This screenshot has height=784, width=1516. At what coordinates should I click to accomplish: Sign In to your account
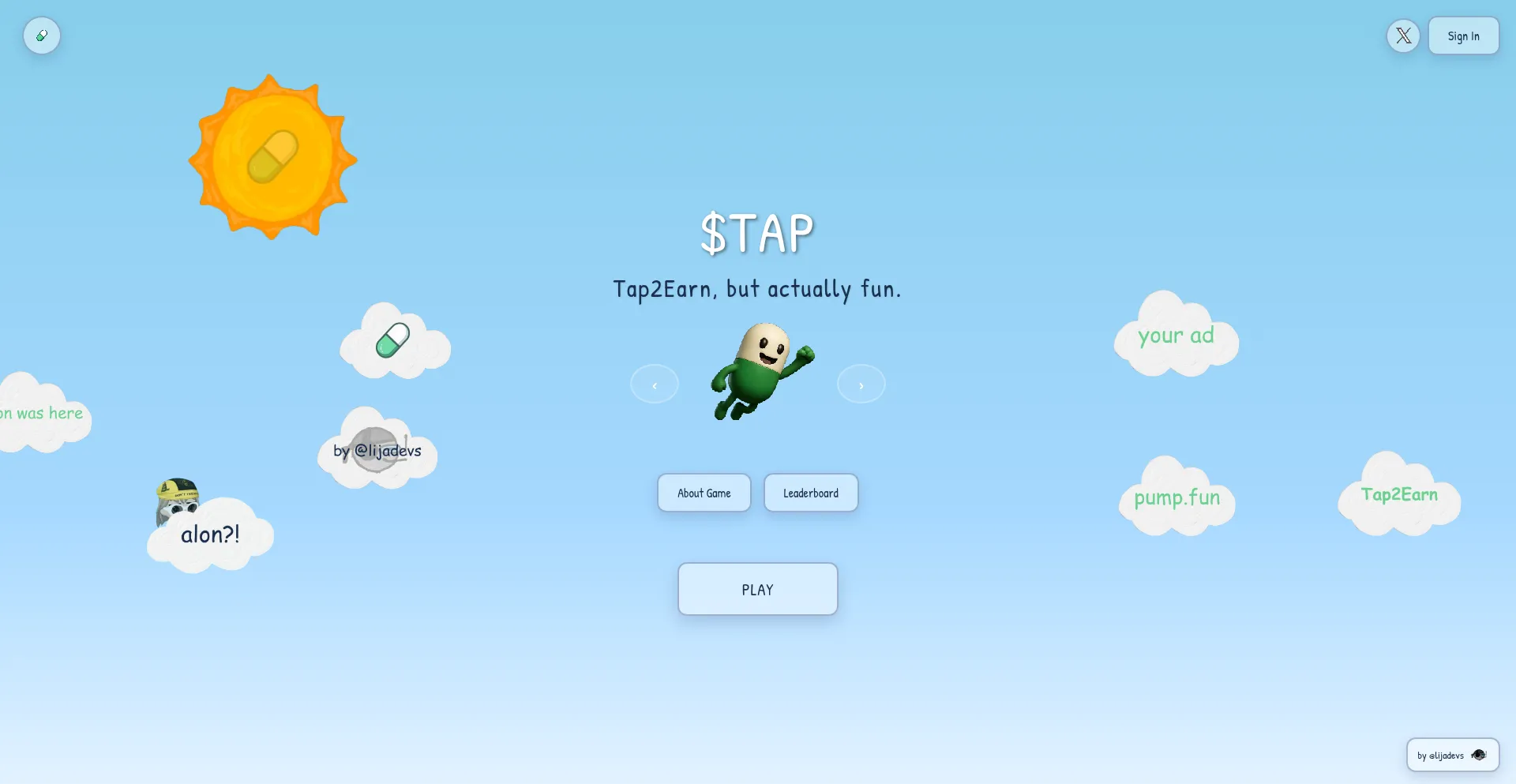[1463, 36]
